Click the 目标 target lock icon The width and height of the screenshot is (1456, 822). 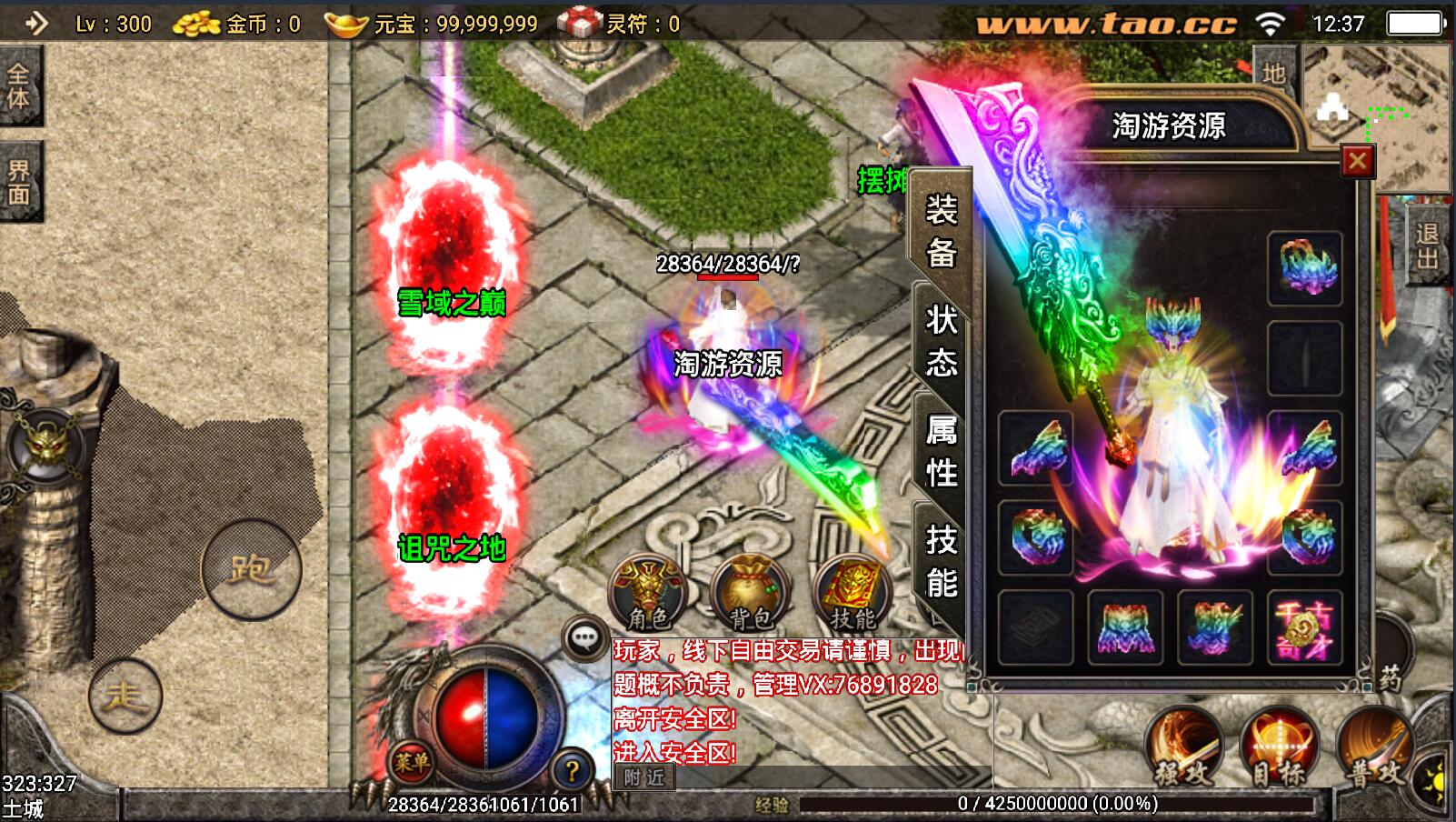(1280, 747)
